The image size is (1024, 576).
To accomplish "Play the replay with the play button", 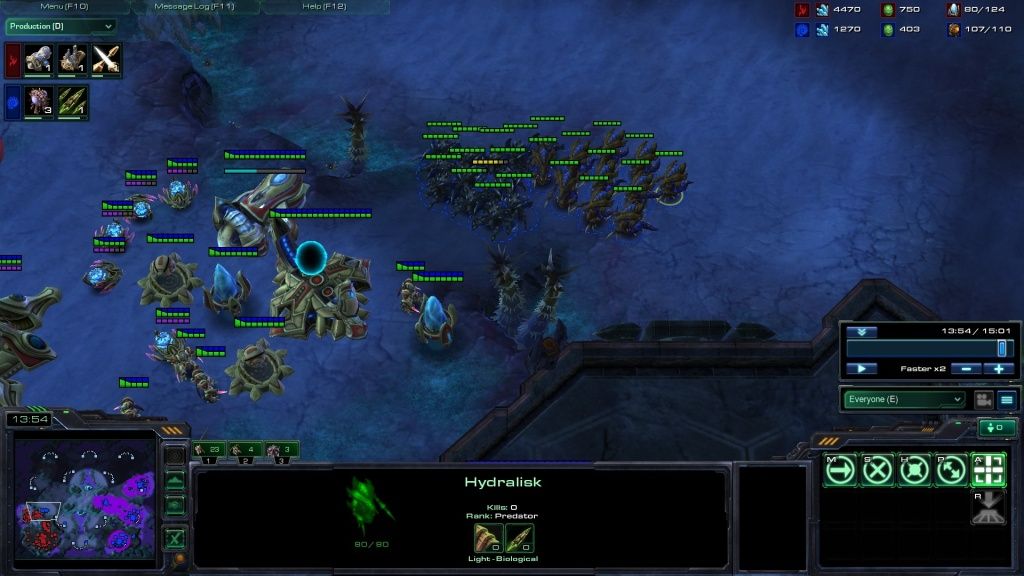I will click(x=861, y=369).
